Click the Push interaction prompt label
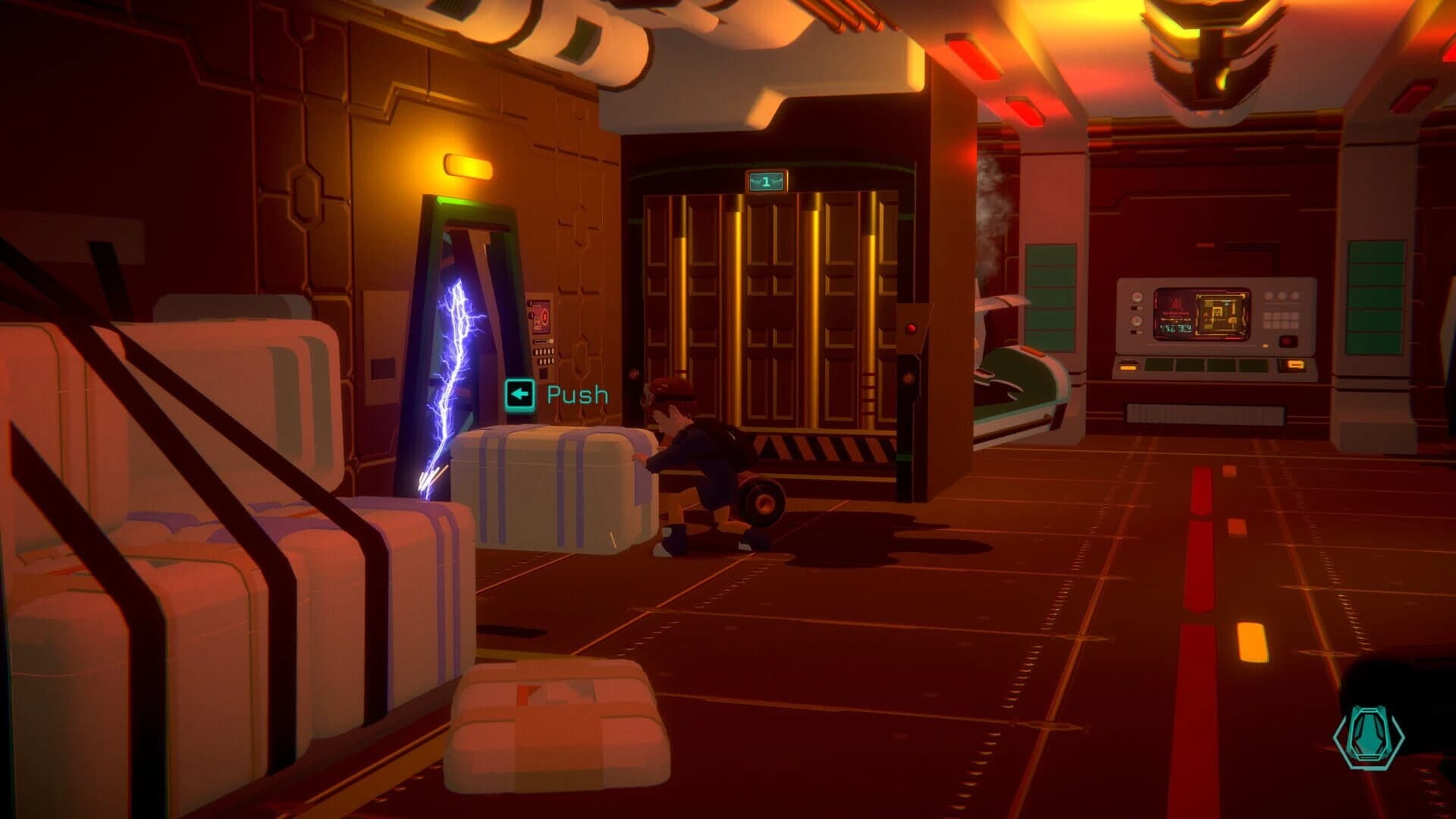 pos(575,394)
